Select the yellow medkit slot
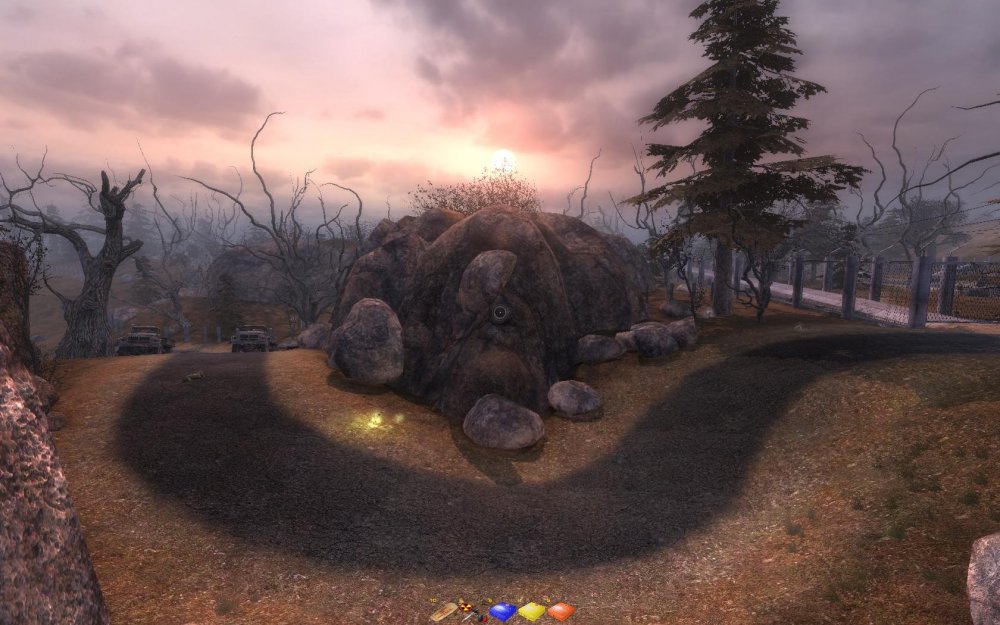Viewport: 1000px width, 625px height. [x=531, y=611]
